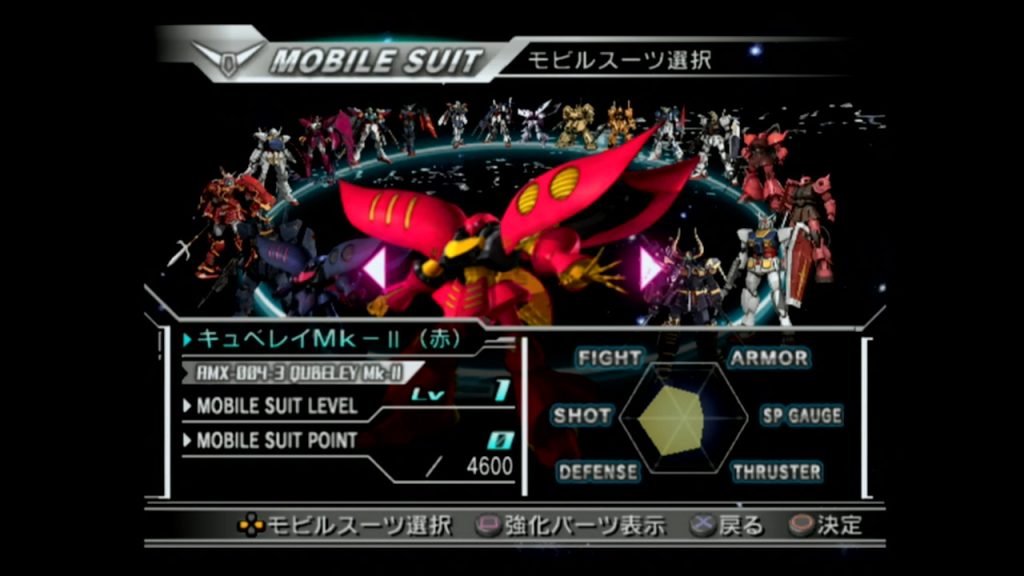Image resolution: width=1024 pixels, height=576 pixels.
Task: Choose the MOBILE SUIT POINT row
Action: click(277, 440)
